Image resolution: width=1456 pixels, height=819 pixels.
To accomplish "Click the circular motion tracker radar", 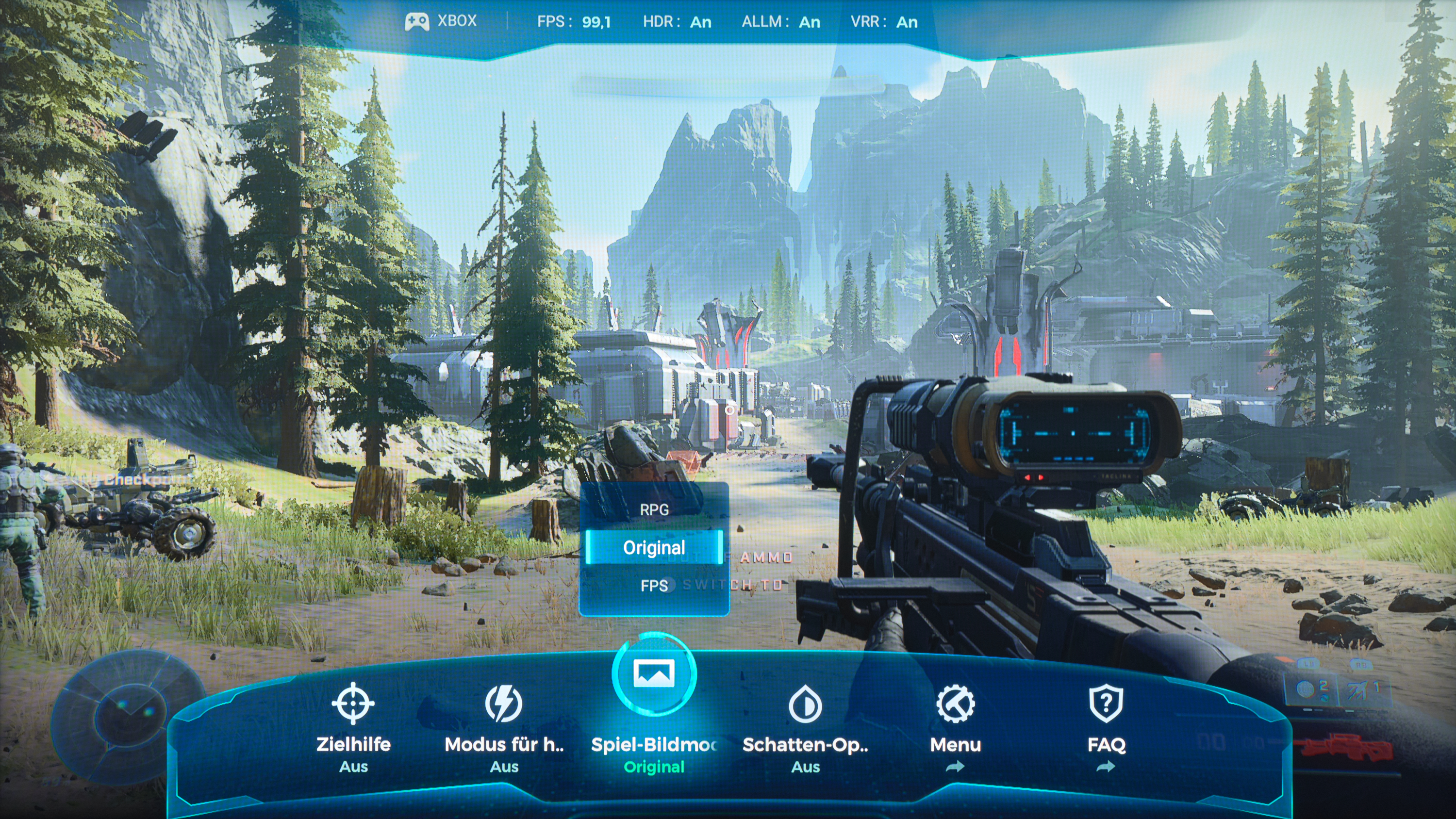I will pos(130,717).
